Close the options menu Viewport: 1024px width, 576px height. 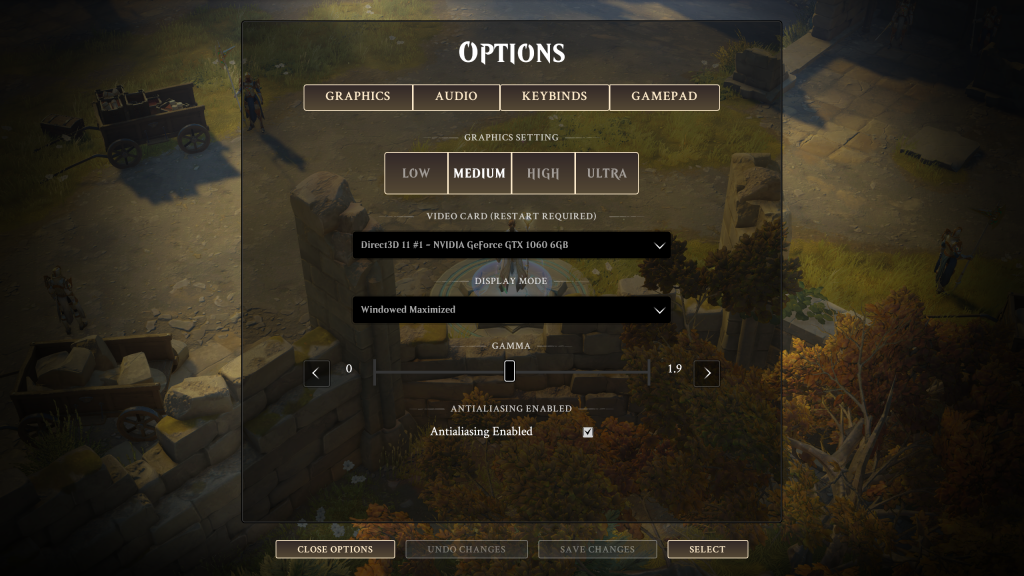(x=335, y=549)
